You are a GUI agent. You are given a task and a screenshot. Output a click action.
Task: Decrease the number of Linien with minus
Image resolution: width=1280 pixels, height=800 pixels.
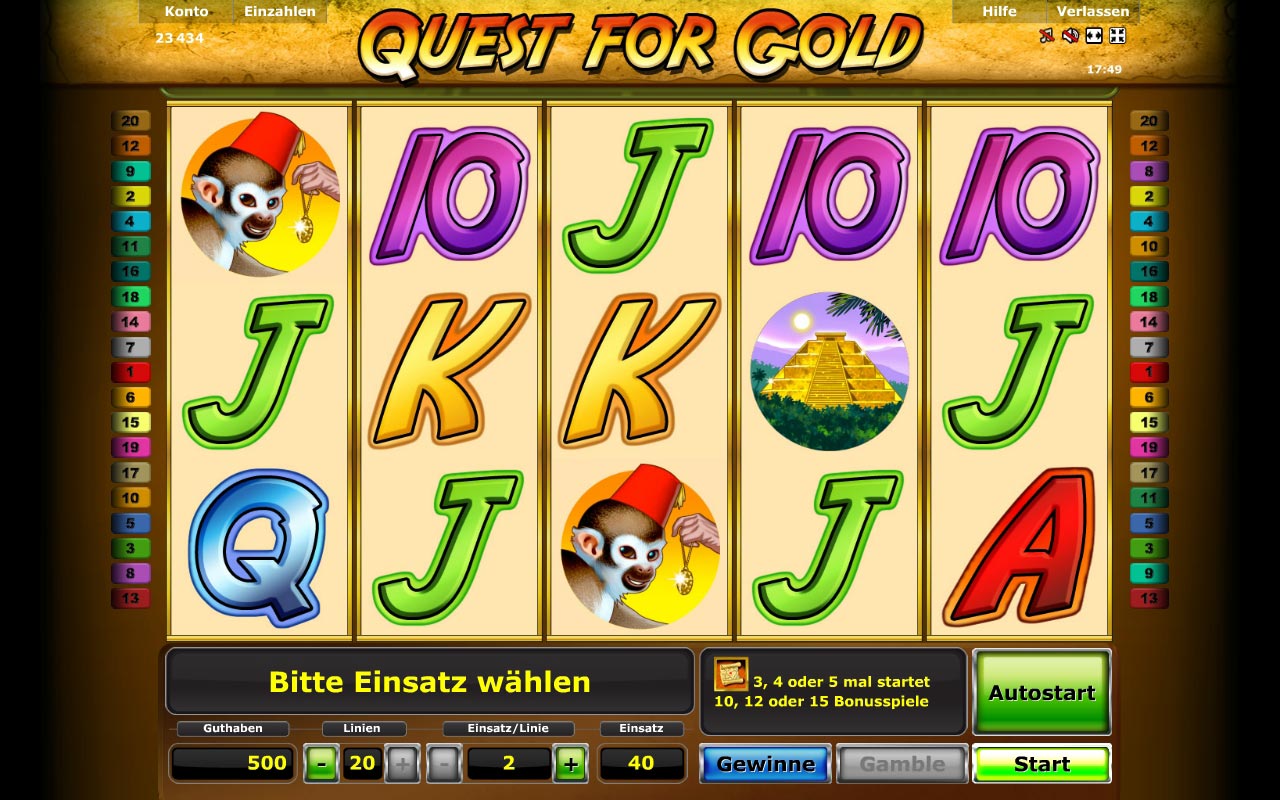(321, 764)
